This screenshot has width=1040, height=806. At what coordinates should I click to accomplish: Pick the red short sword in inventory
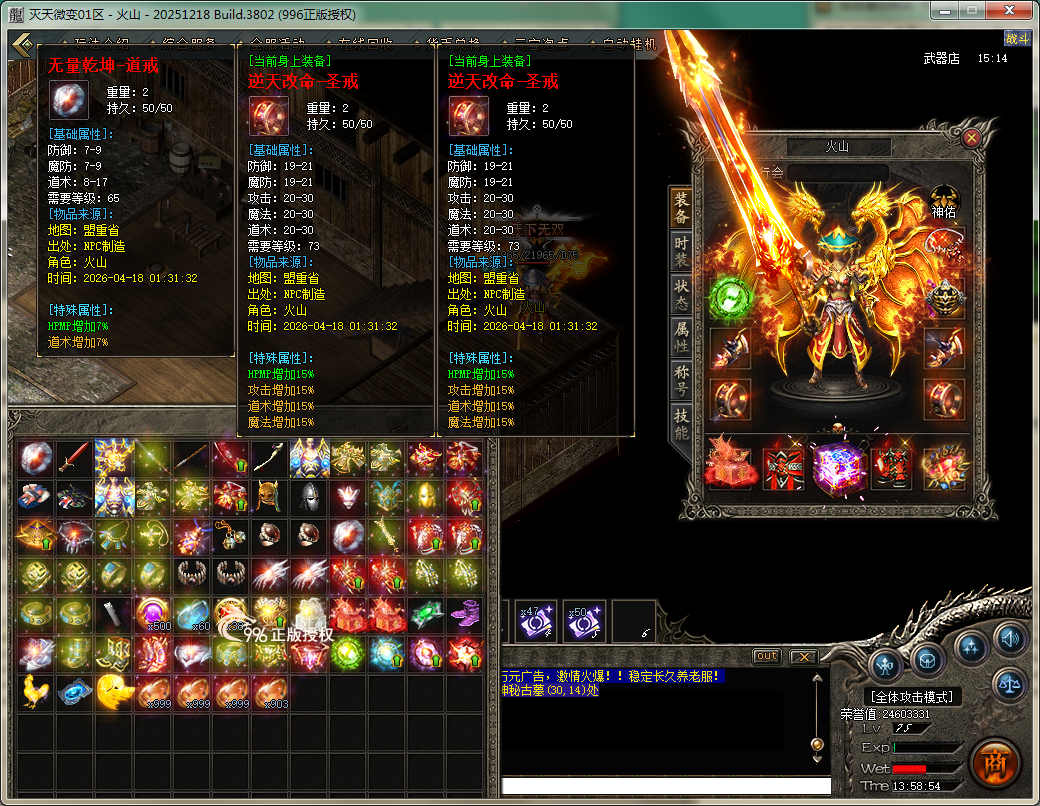pos(75,459)
